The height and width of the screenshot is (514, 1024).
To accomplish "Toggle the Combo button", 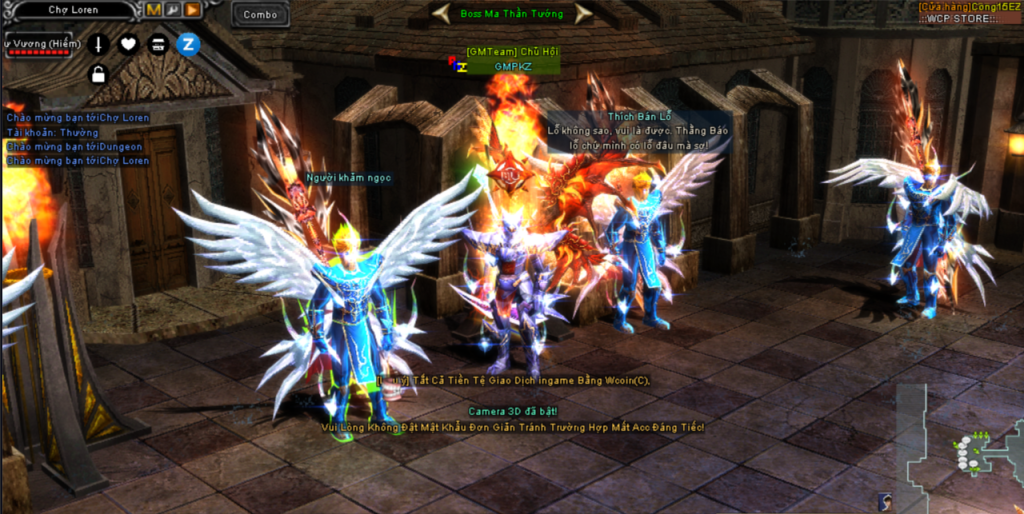I will point(260,14).
